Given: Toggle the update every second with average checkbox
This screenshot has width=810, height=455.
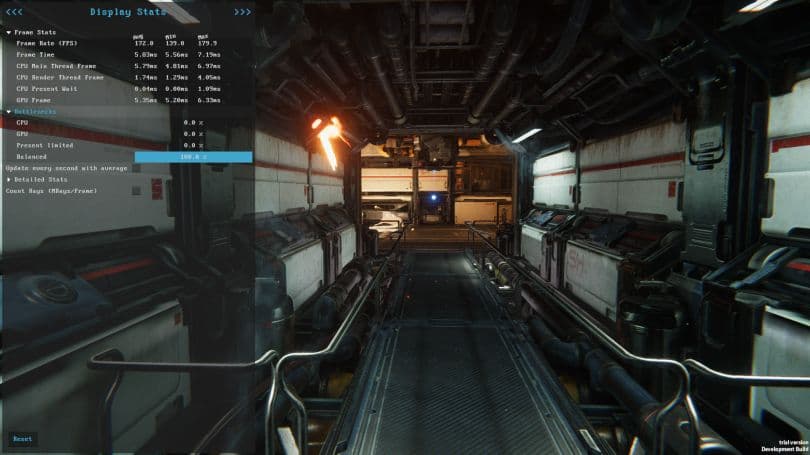Looking at the screenshot, I should 136,168.
